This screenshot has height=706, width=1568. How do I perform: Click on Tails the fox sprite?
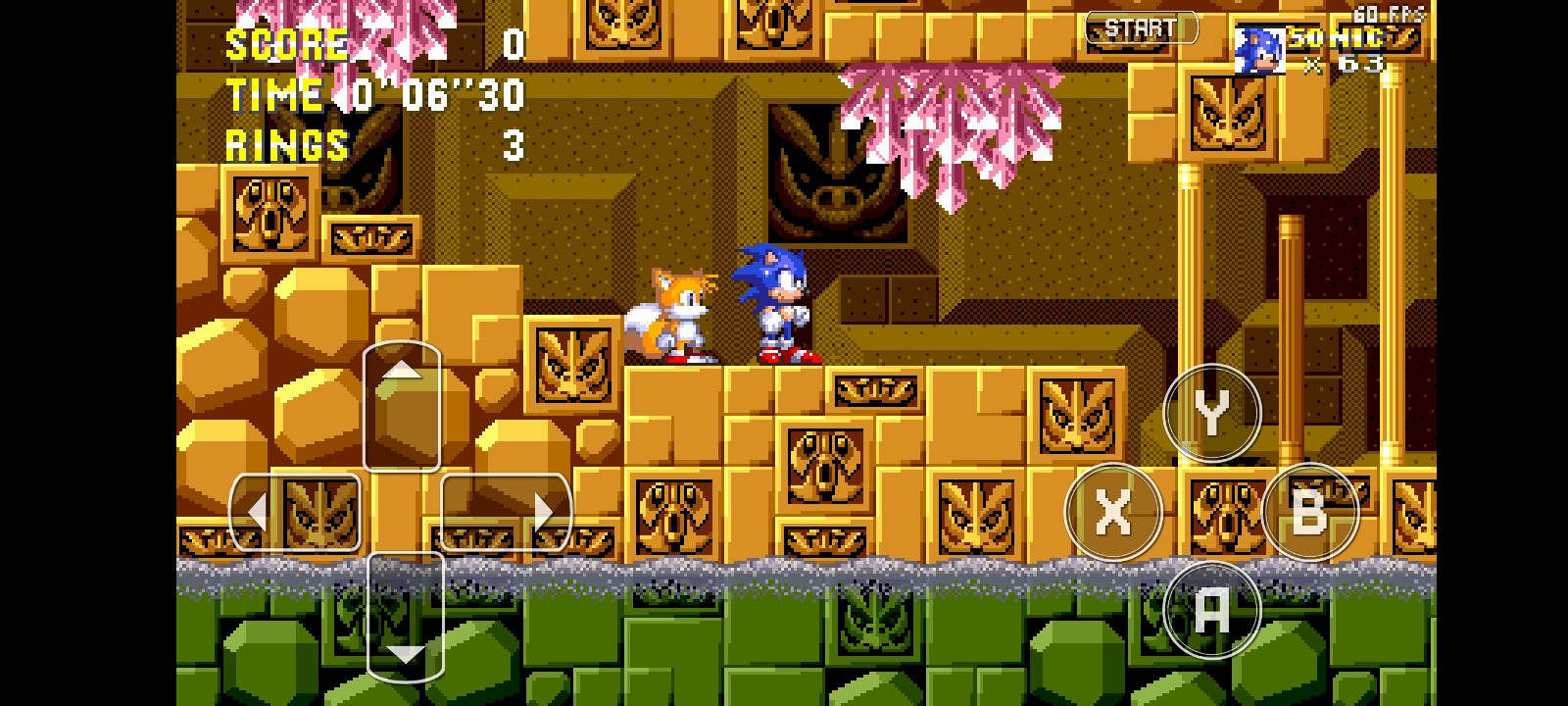(676, 314)
